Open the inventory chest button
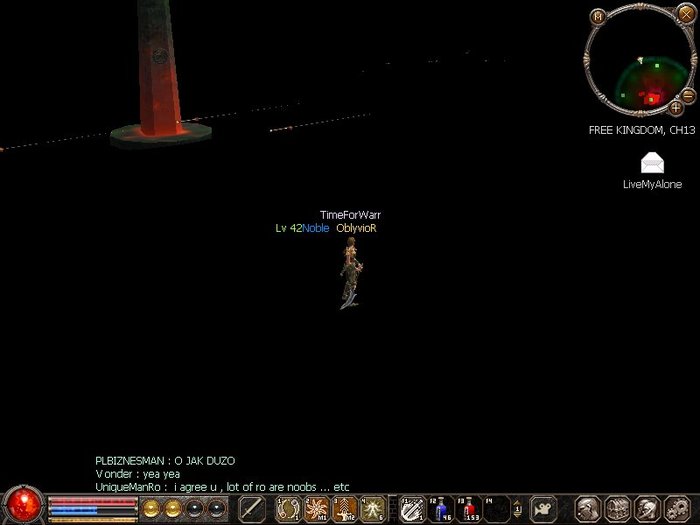Screen dimensions: 700x525 coord(617,508)
